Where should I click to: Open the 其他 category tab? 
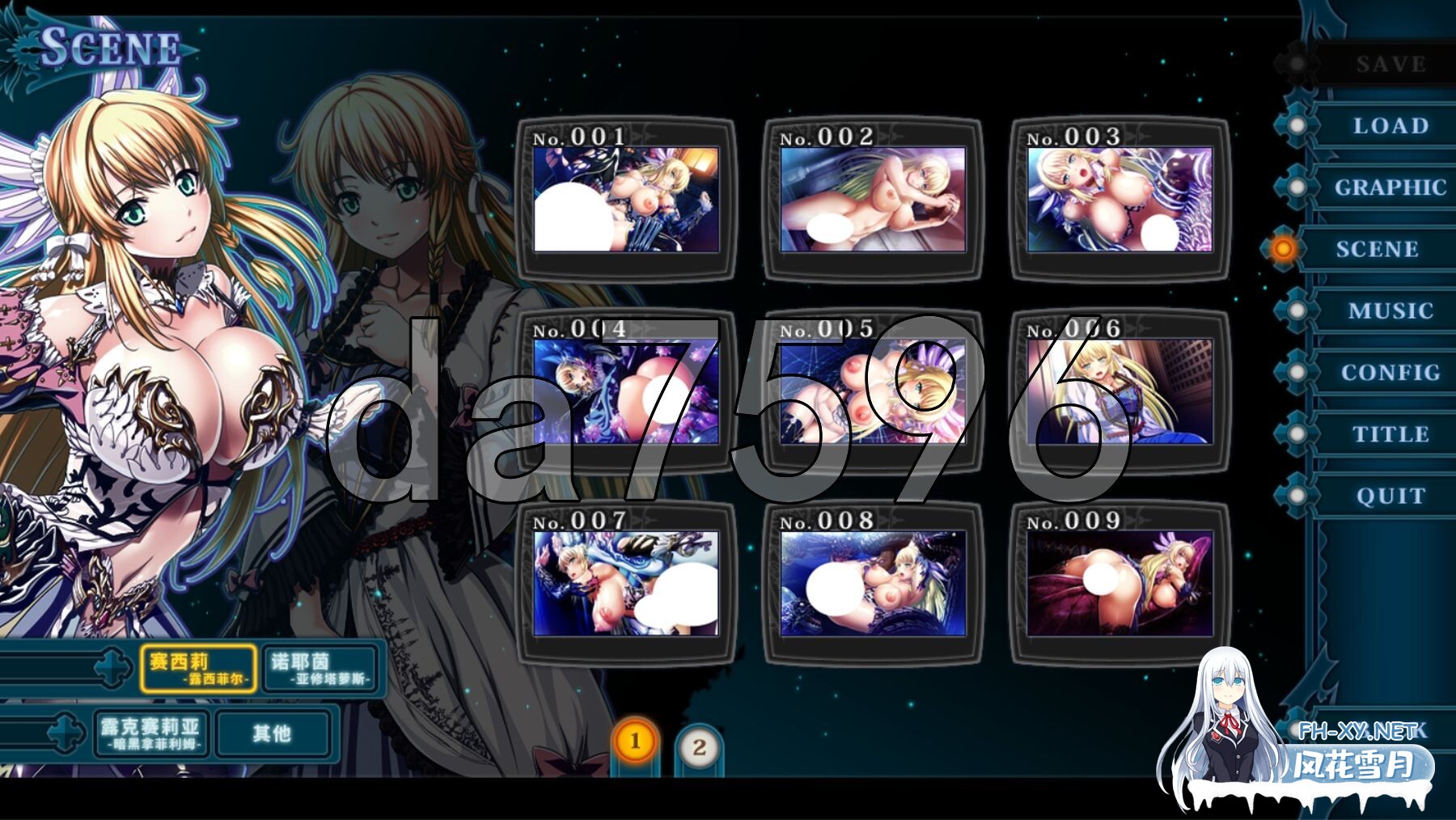point(273,733)
